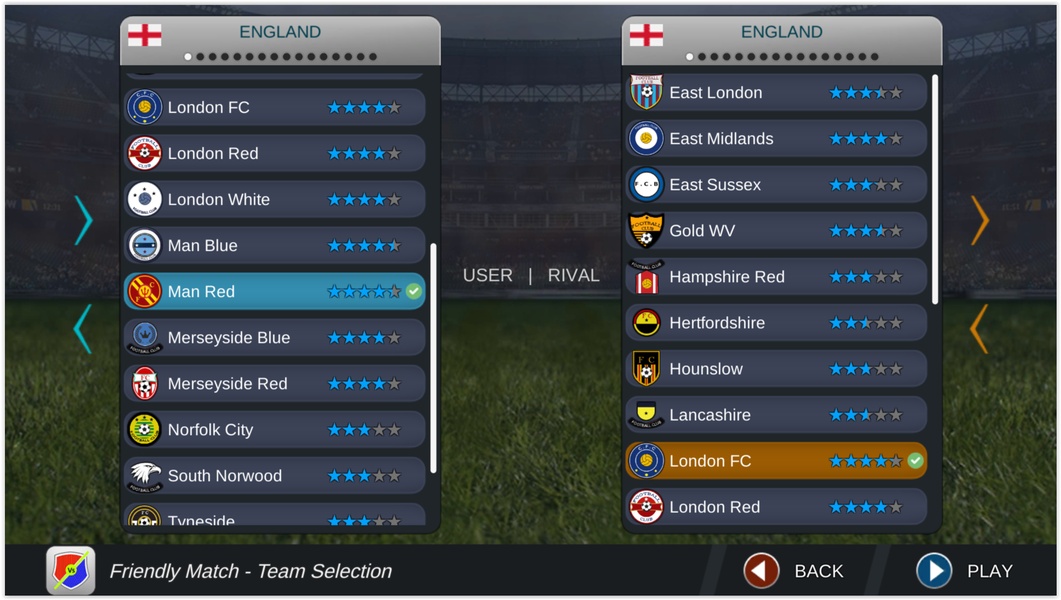Set East London as rival team
This screenshot has height=600, width=1061.
(x=776, y=93)
